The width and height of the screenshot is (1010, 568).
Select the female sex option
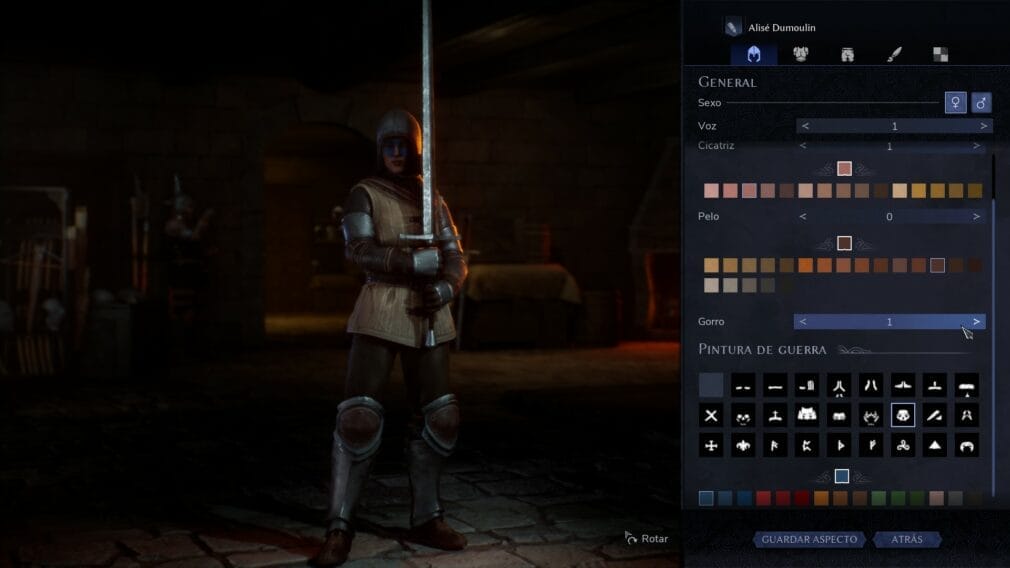(x=955, y=102)
